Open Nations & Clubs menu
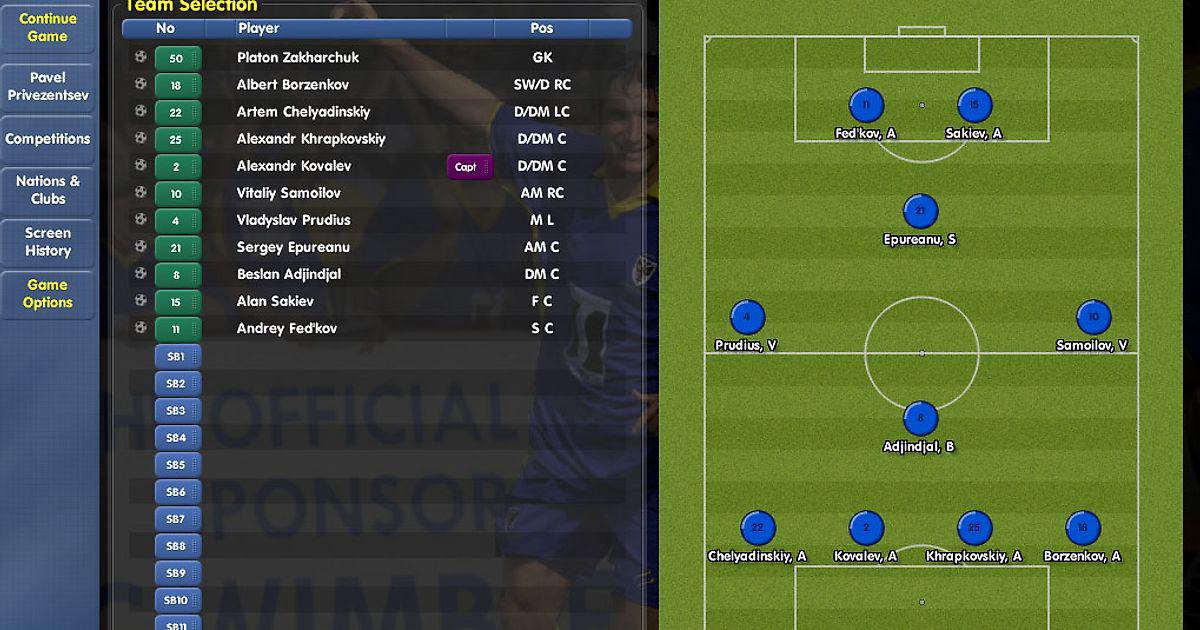Viewport: 1200px width, 630px height. click(x=48, y=190)
